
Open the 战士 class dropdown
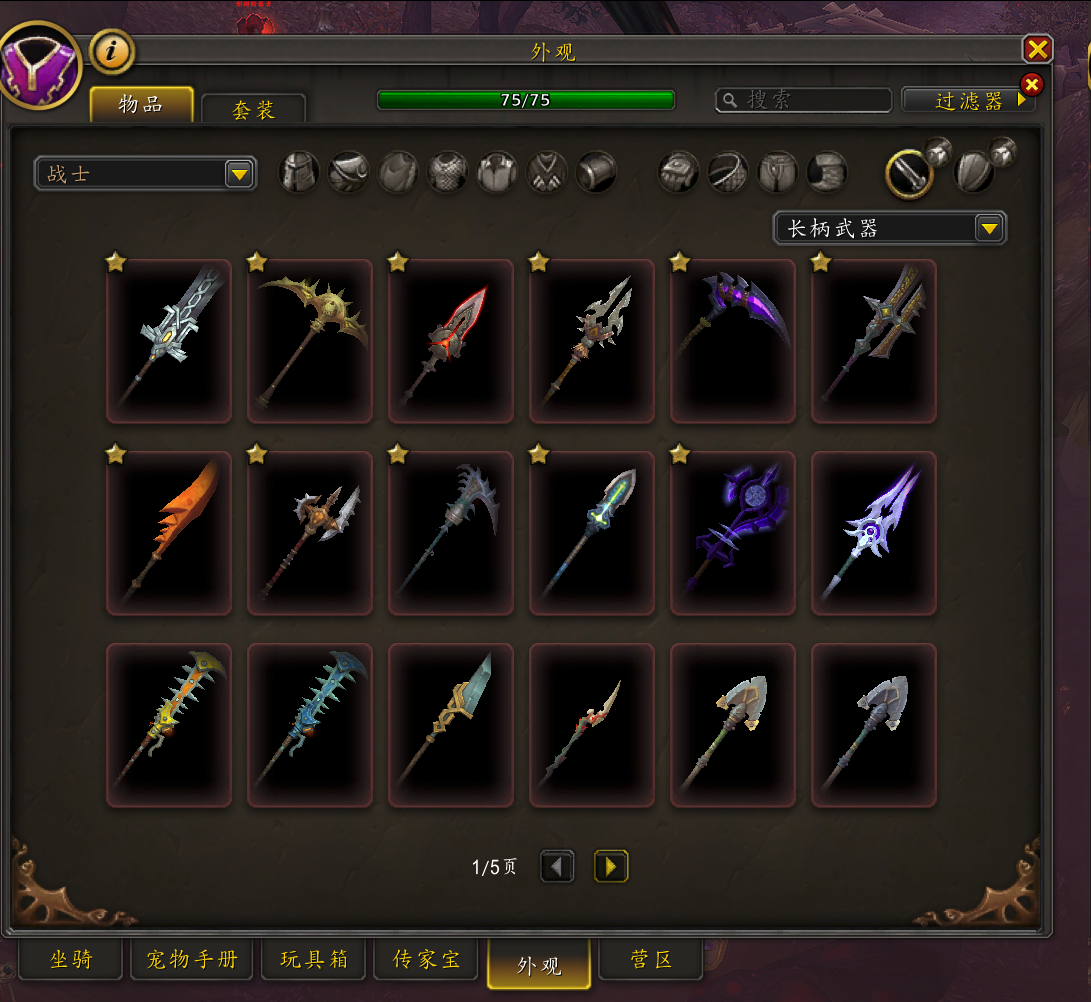[145, 174]
